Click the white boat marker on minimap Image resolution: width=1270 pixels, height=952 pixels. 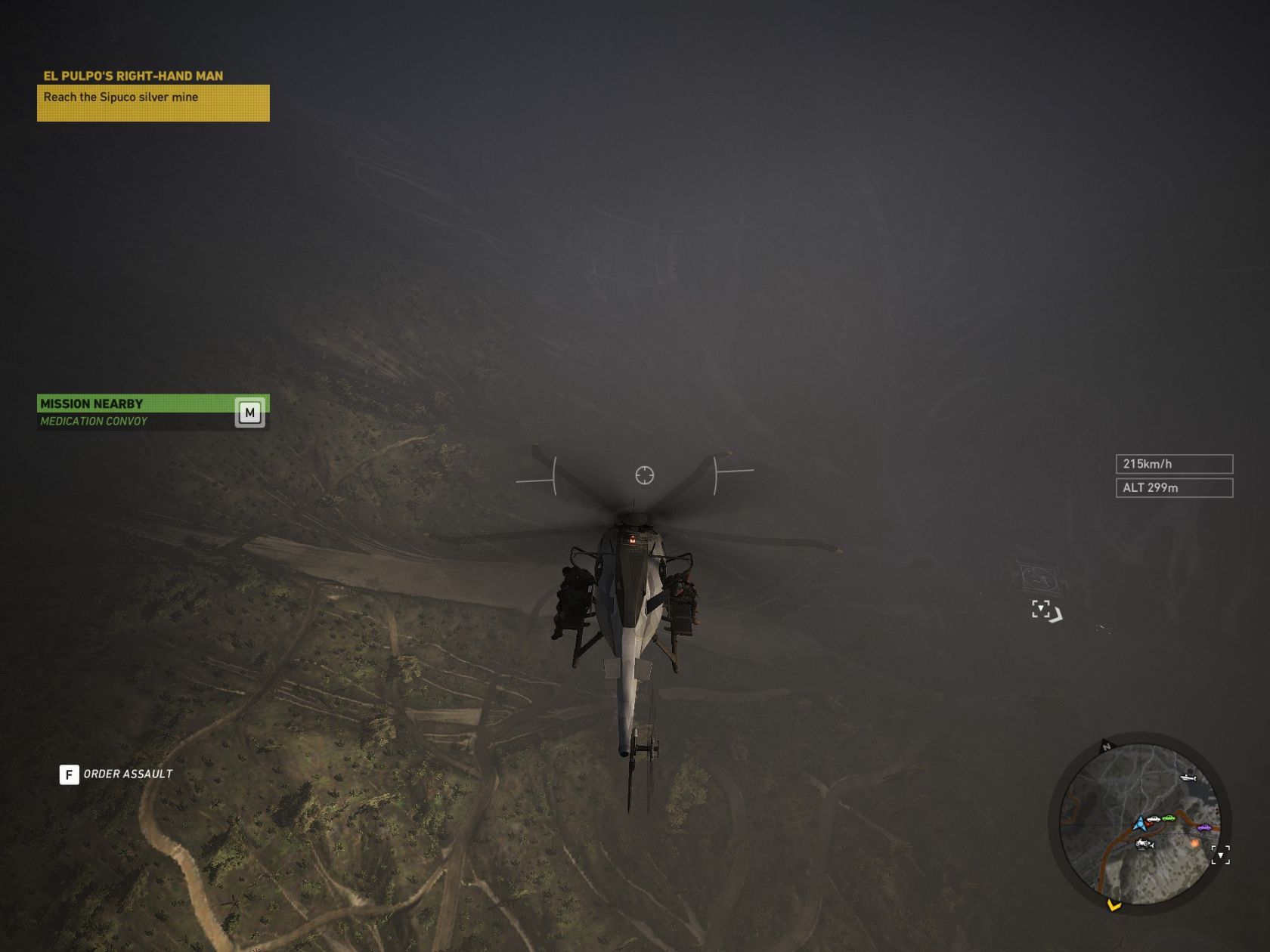click(1188, 777)
